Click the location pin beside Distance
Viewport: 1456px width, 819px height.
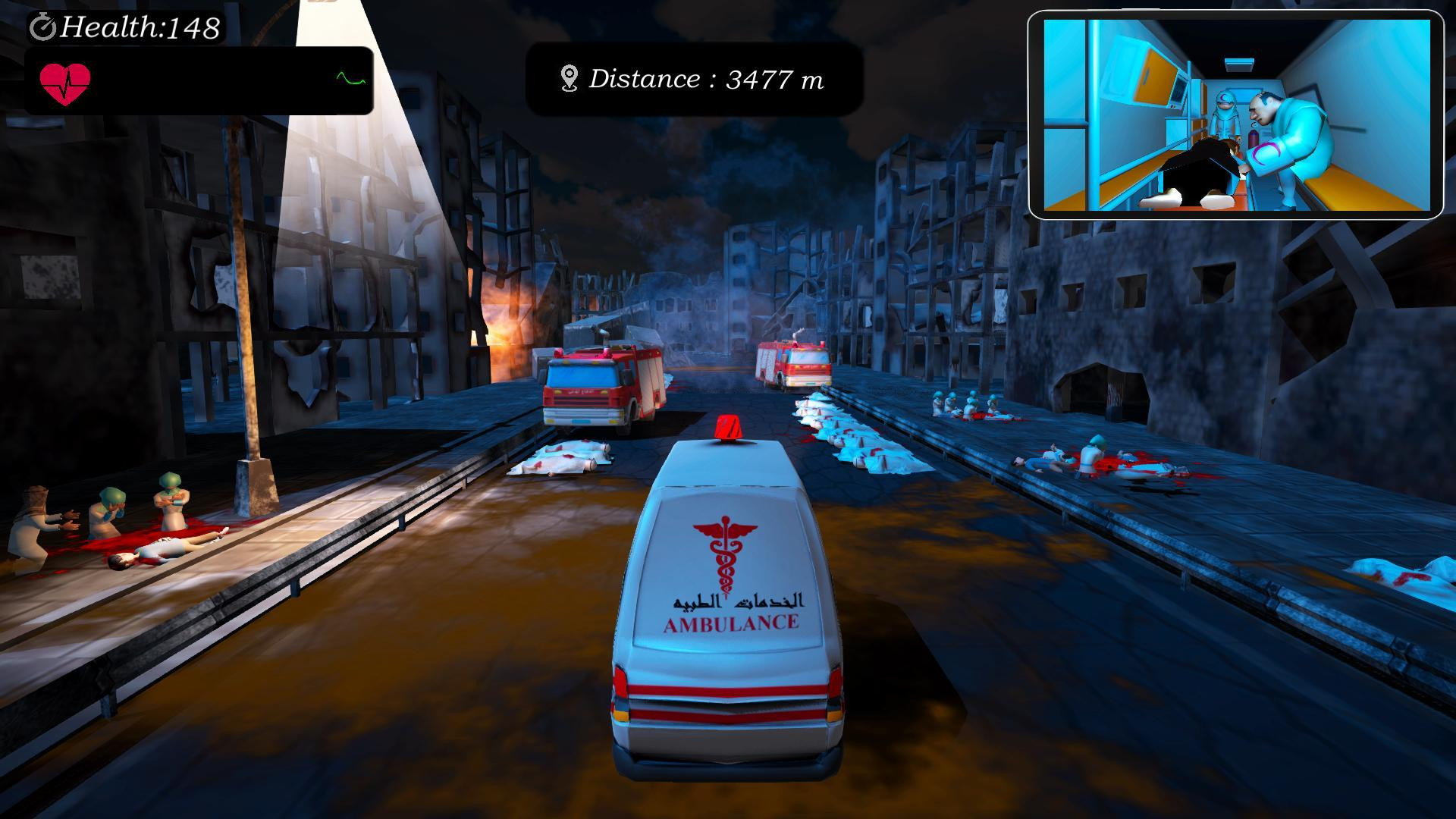pos(567,77)
